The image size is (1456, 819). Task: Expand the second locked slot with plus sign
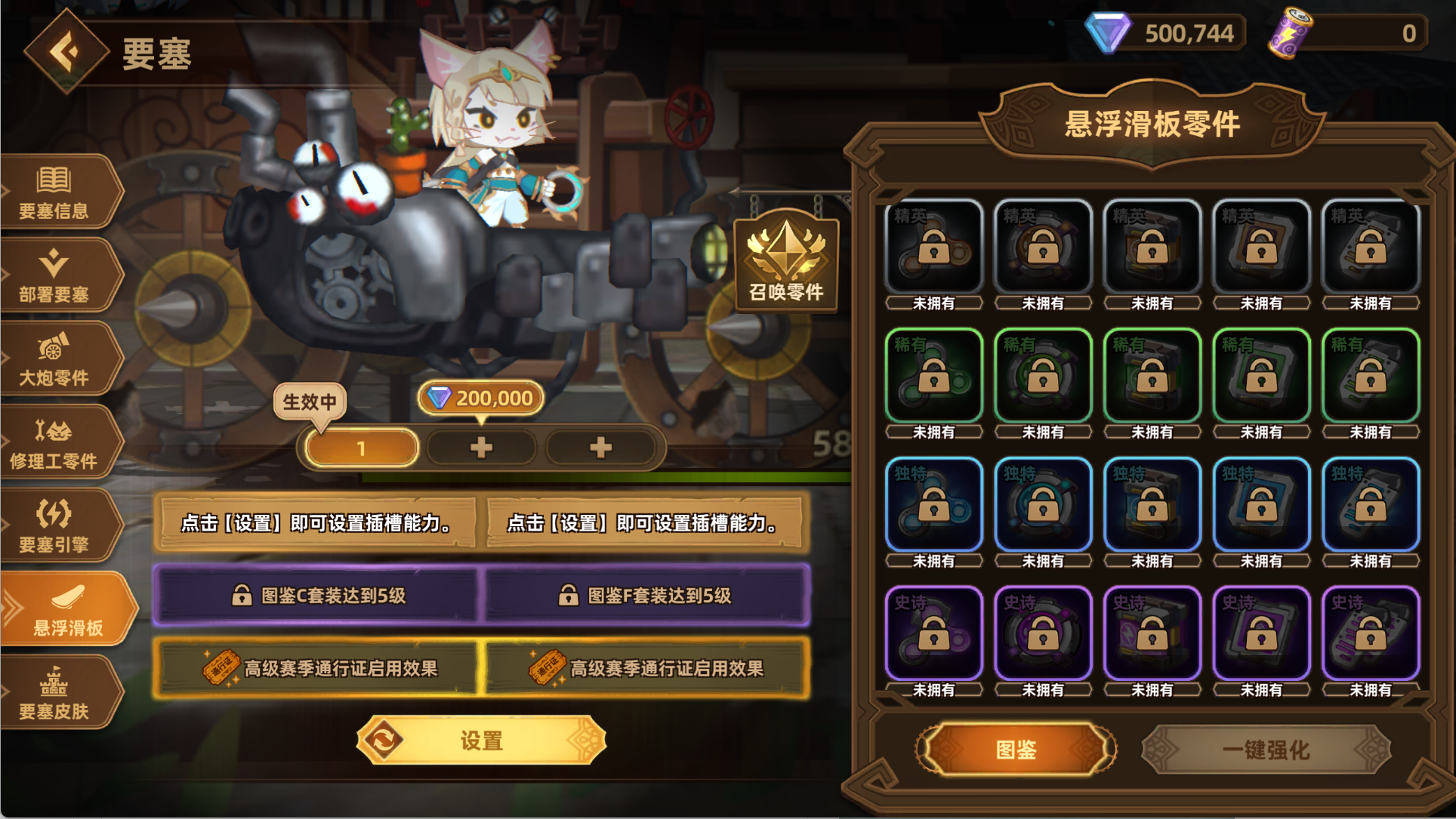(600, 447)
